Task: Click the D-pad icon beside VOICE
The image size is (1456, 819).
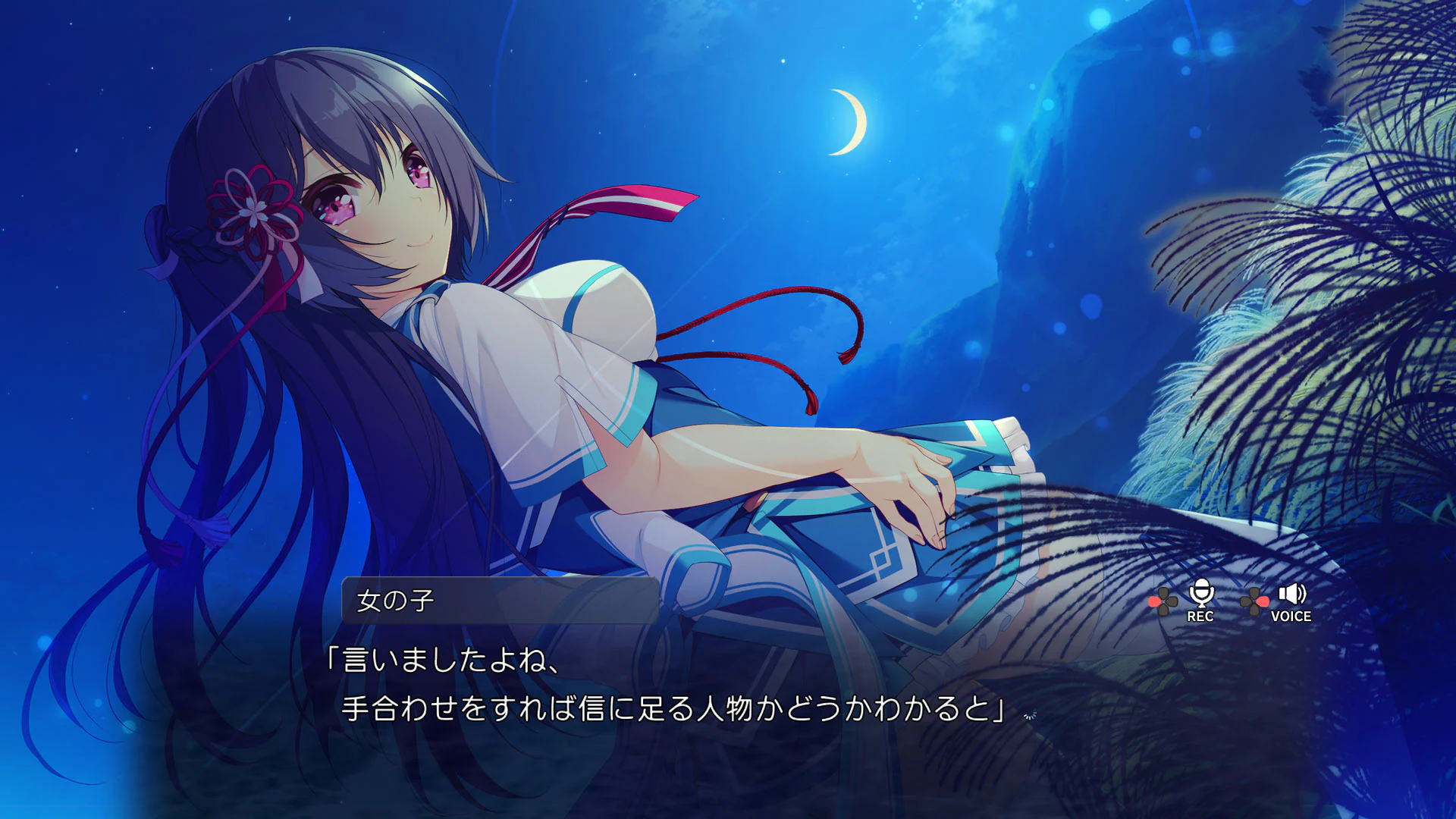Action: pos(1254,601)
